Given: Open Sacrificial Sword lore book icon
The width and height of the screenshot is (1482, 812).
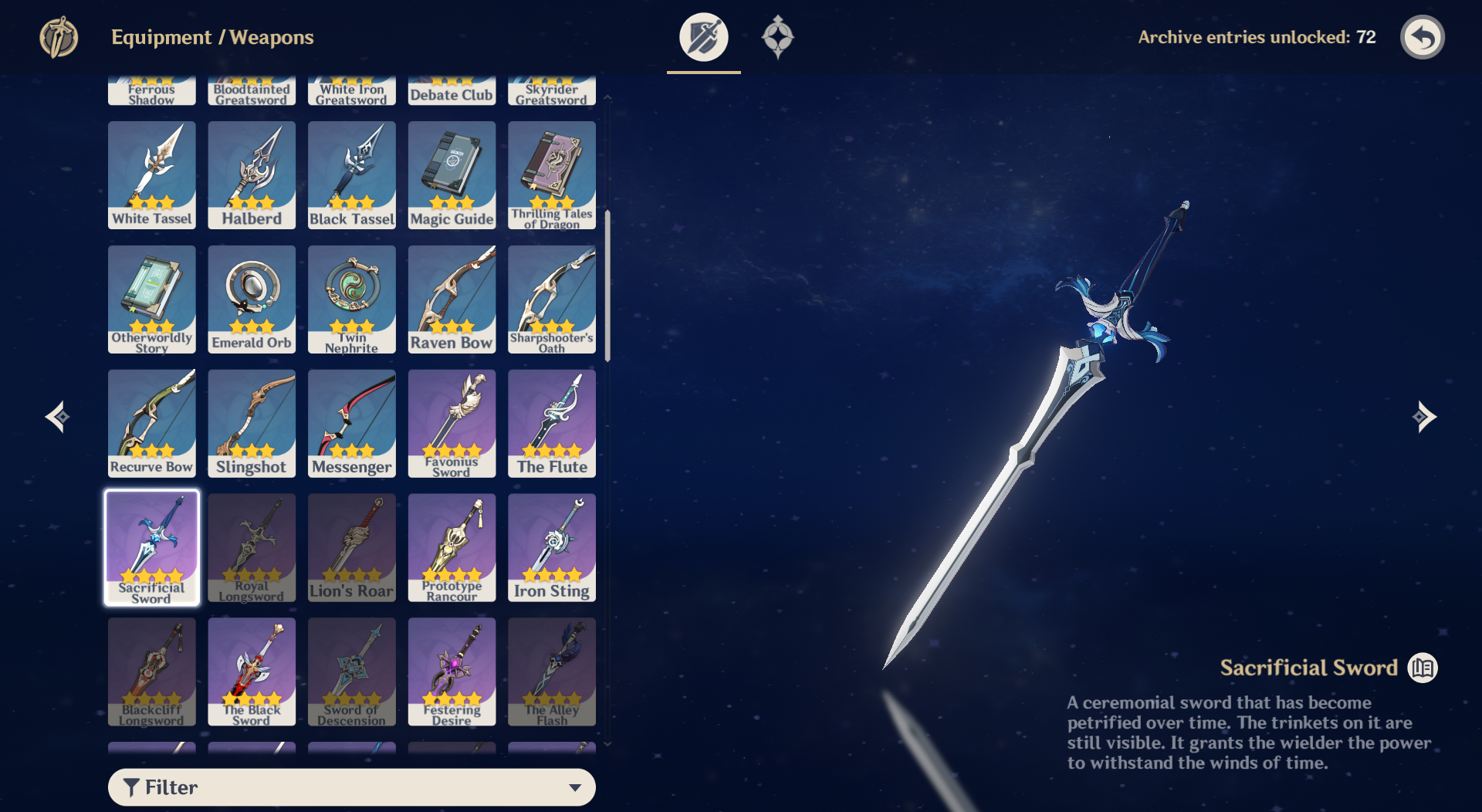Looking at the screenshot, I should point(1423,668).
